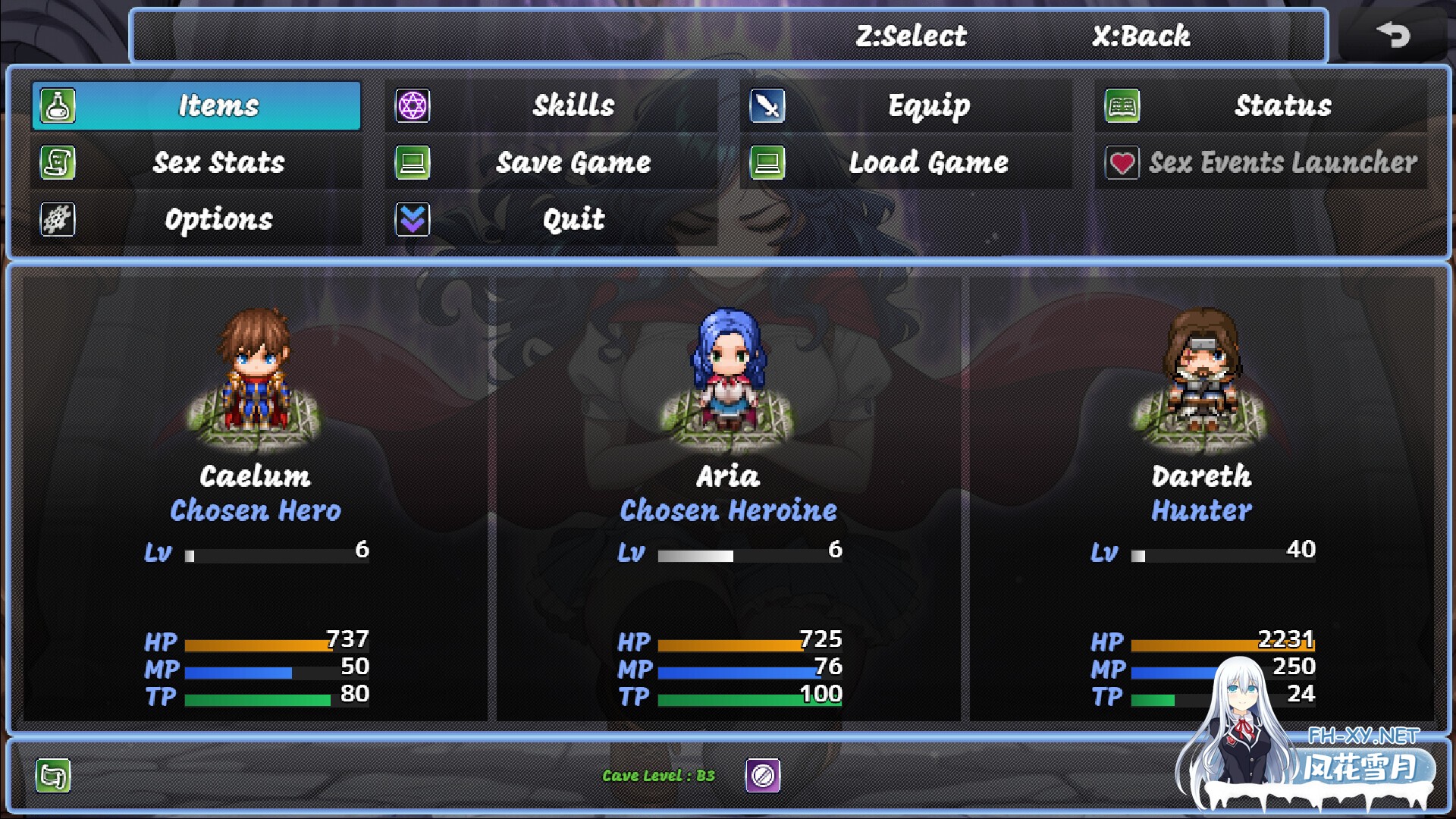Click the purple orb icon beside Cave Level
Image resolution: width=1456 pixels, height=819 pixels.
[763, 775]
